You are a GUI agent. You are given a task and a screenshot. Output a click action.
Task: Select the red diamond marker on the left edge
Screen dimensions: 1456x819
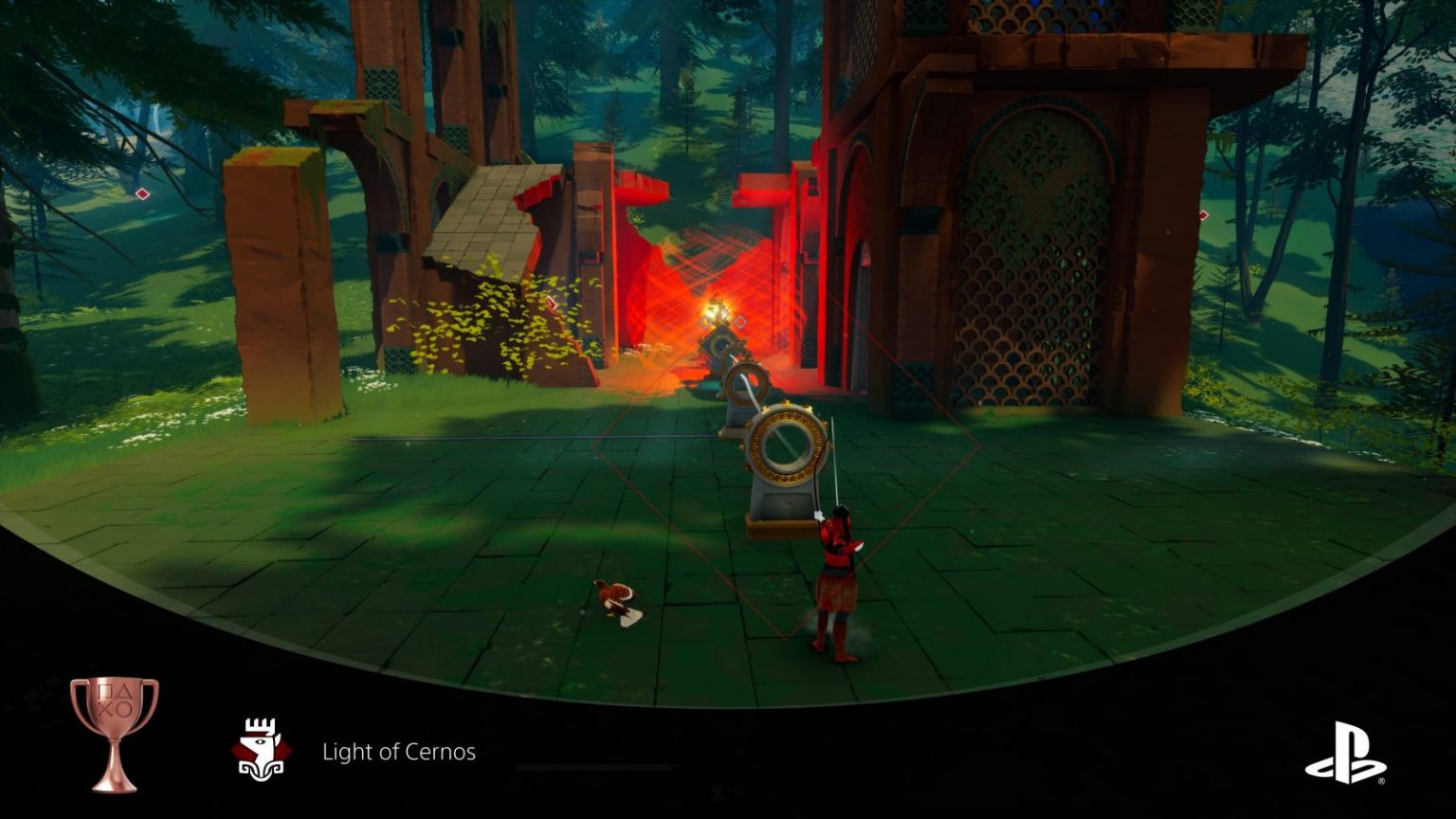point(141,194)
